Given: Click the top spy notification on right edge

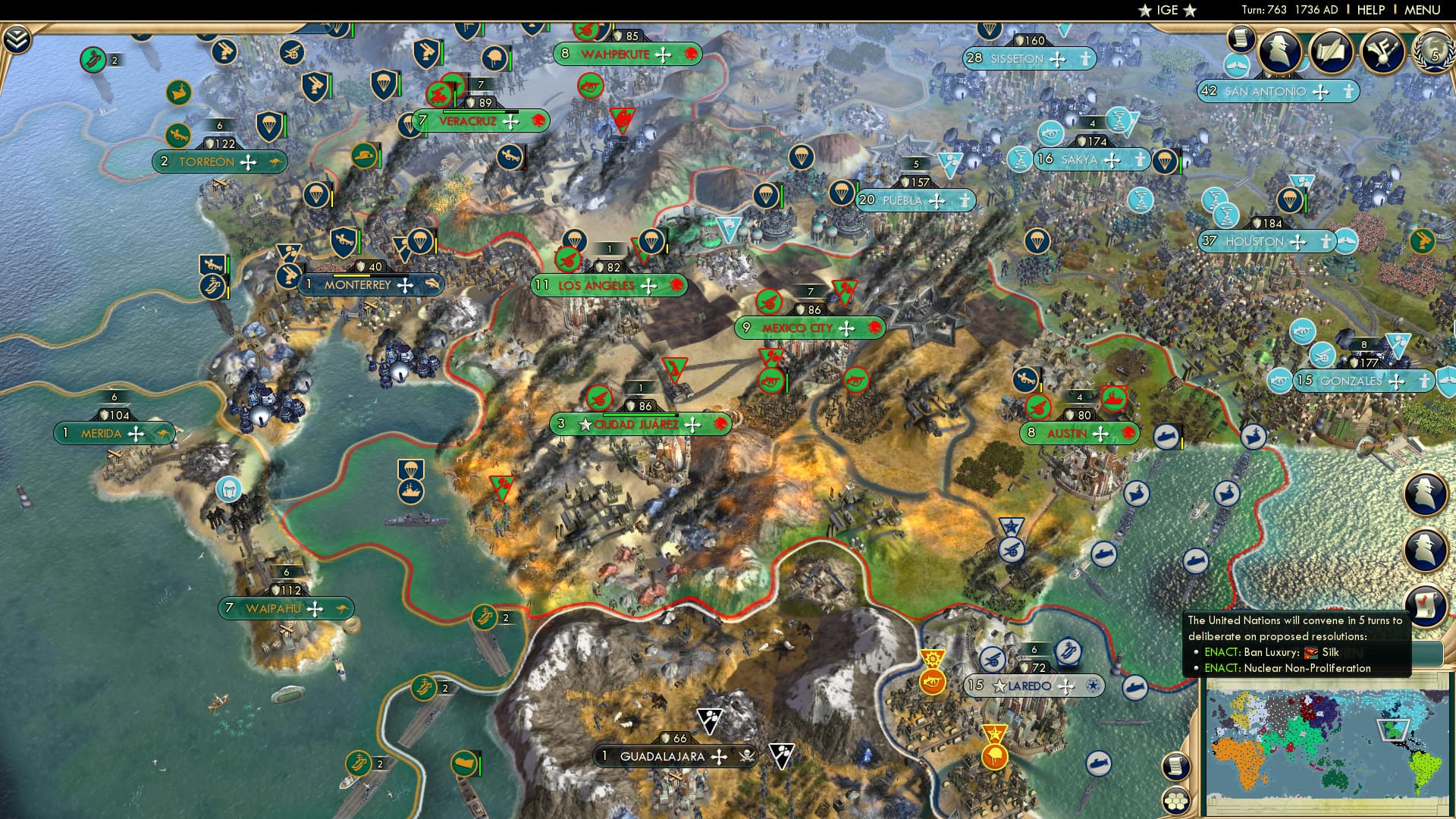Looking at the screenshot, I should (x=1426, y=494).
